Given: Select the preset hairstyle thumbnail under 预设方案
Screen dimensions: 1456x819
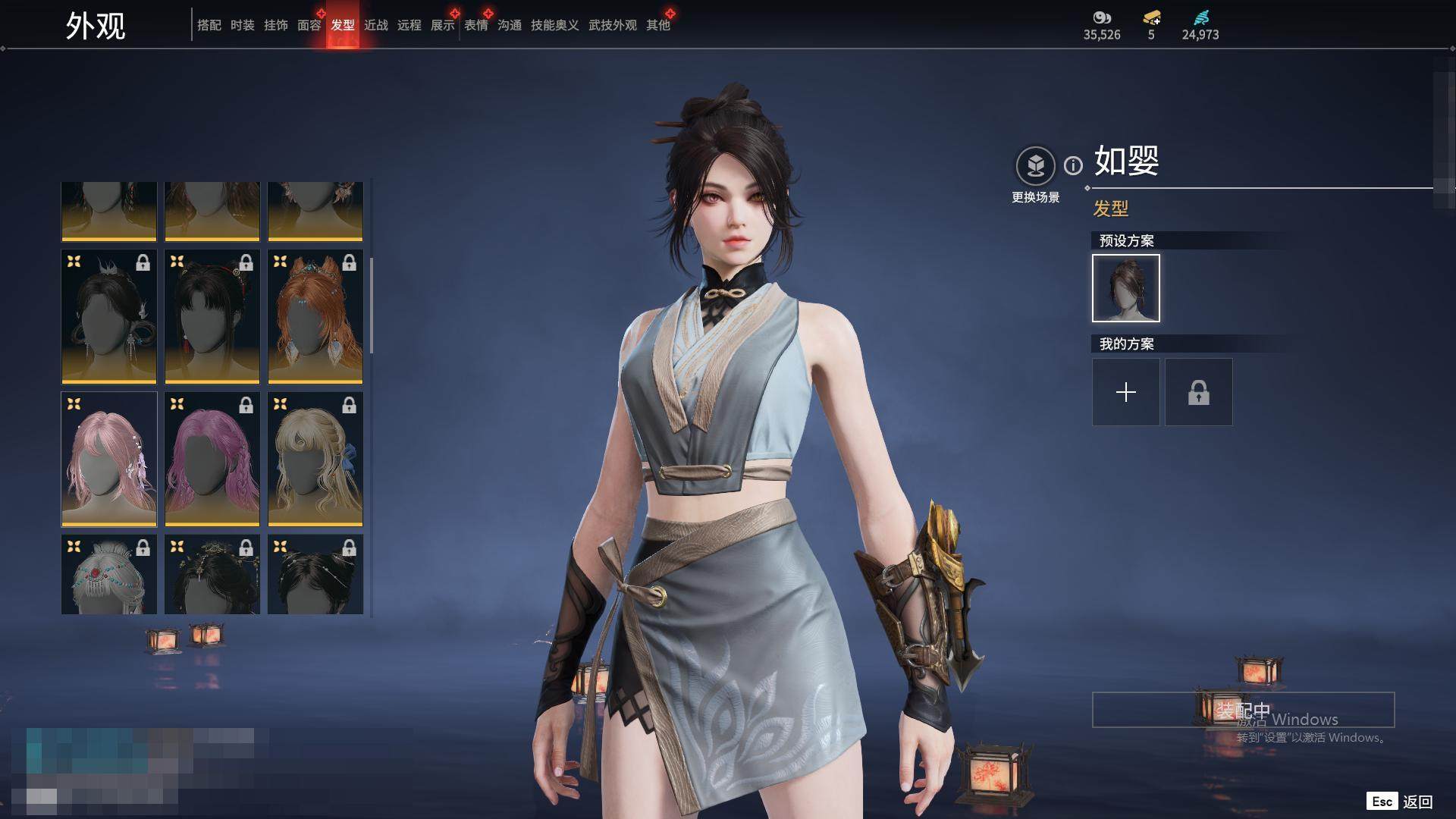Looking at the screenshot, I should pyautogui.click(x=1125, y=288).
